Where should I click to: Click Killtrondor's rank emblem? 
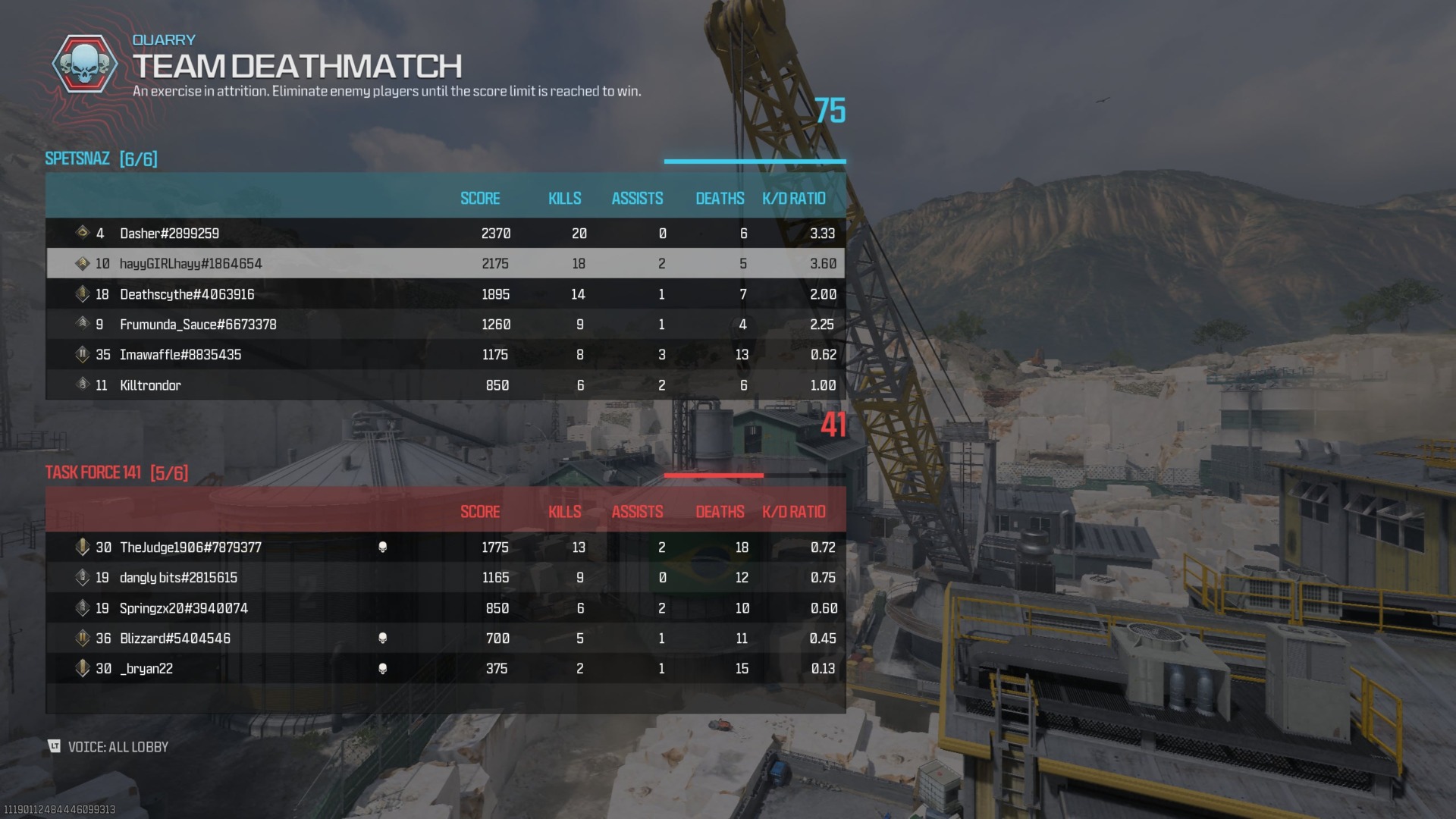tap(83, 384)
